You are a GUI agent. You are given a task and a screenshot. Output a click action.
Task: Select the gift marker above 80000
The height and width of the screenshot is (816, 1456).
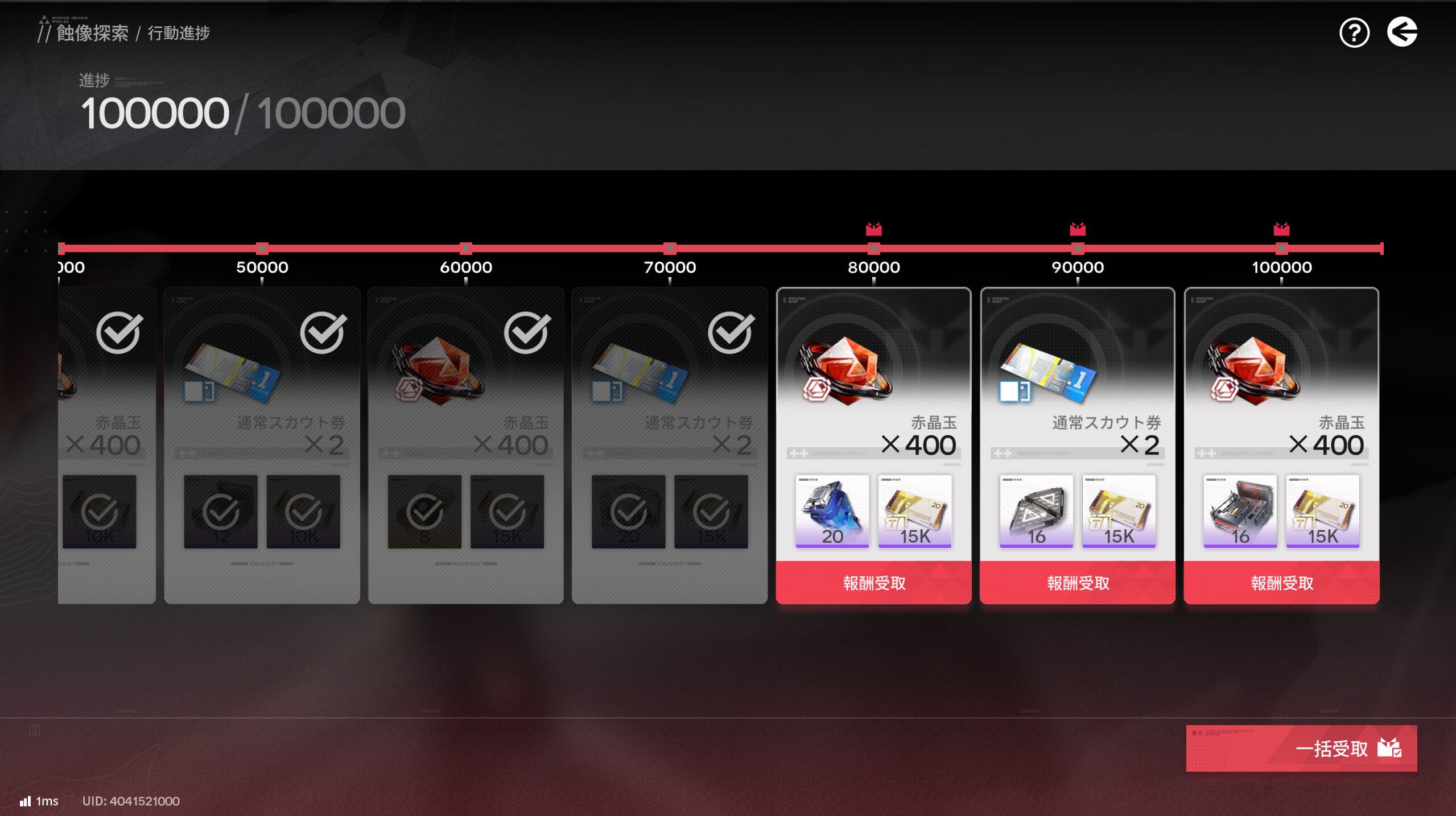873,229
